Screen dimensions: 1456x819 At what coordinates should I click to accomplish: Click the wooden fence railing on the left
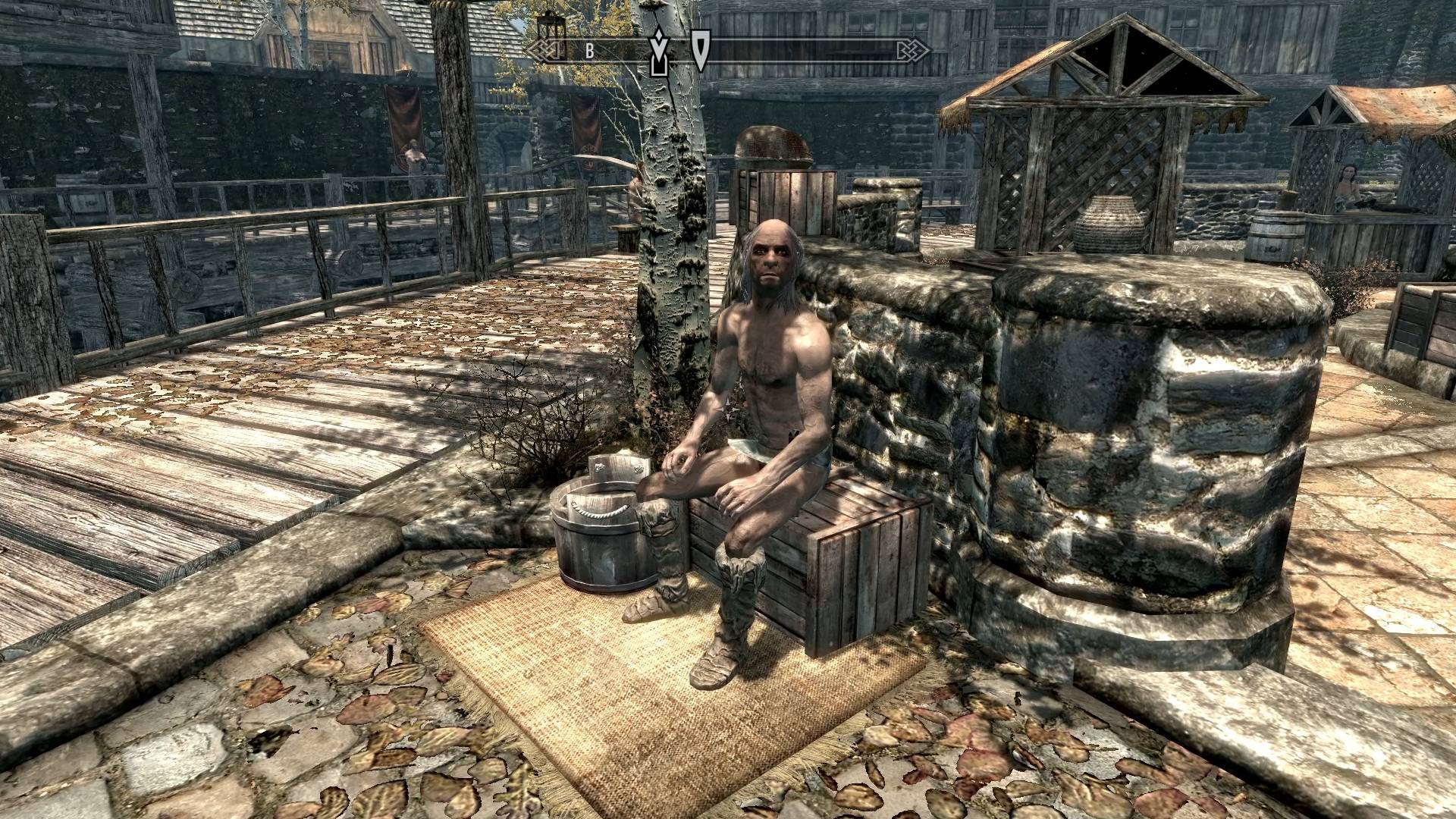(227, 227)
